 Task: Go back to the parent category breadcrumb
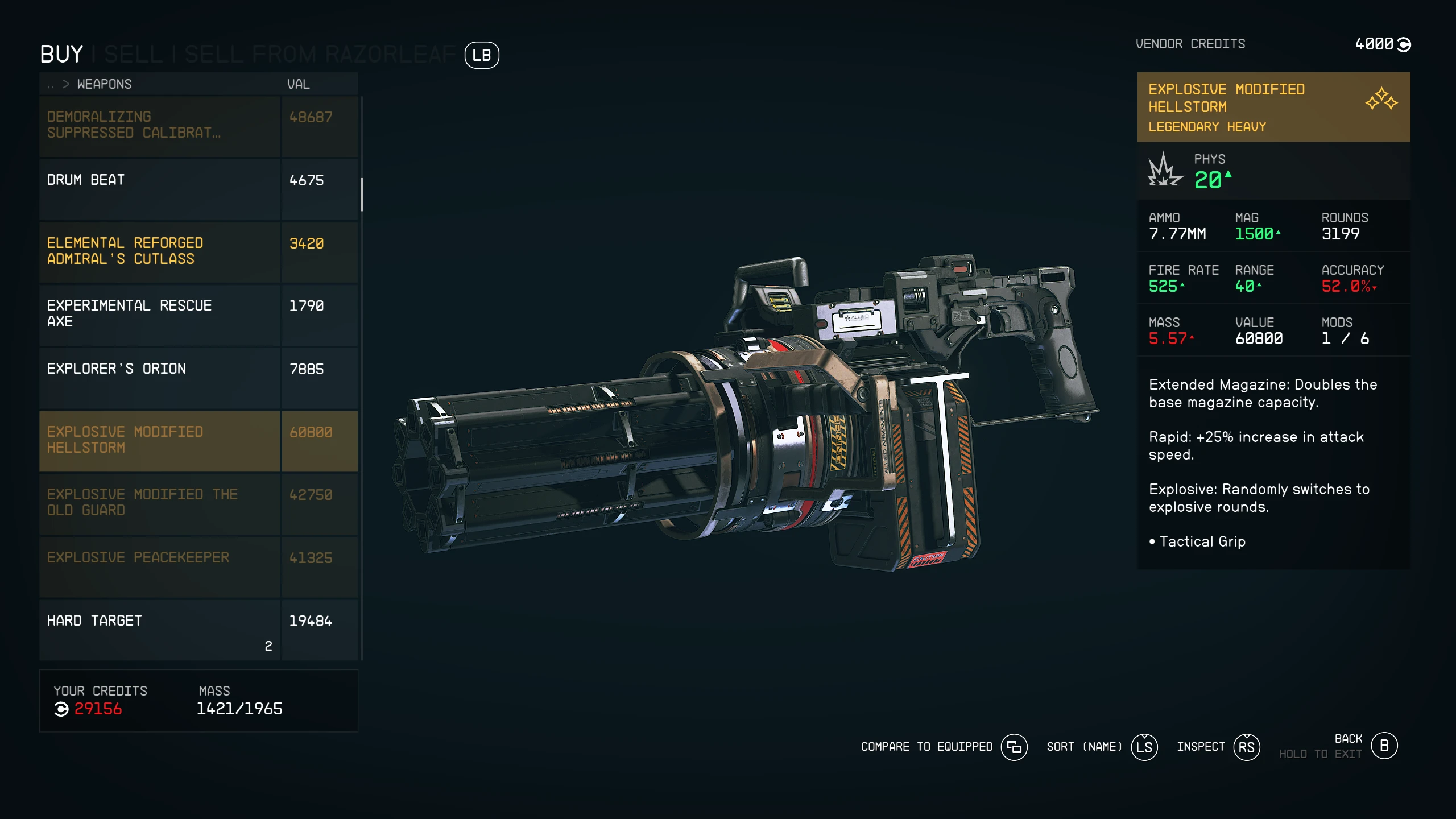(x=51, y=85)
